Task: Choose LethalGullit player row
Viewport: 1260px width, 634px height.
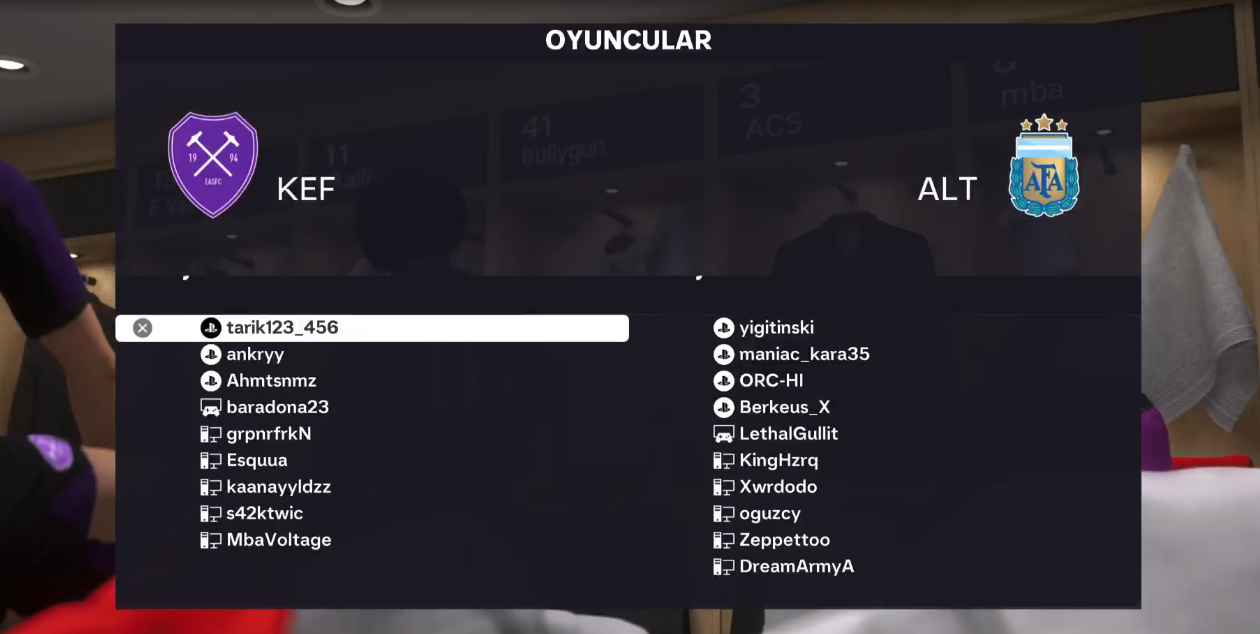Action: [x=788, y=434]
